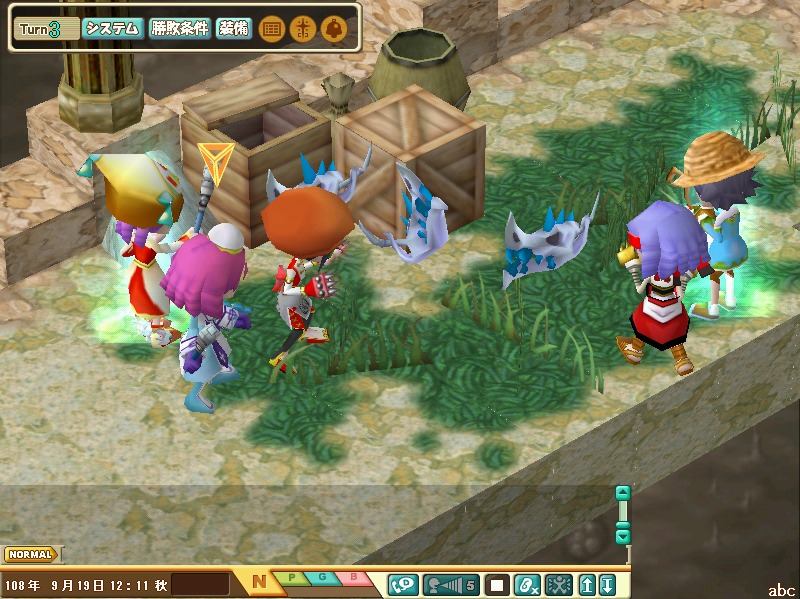The height and width of the screenshot is (599, 800).
Task: Click the icon marked with an x
Action: pos(527,584)
